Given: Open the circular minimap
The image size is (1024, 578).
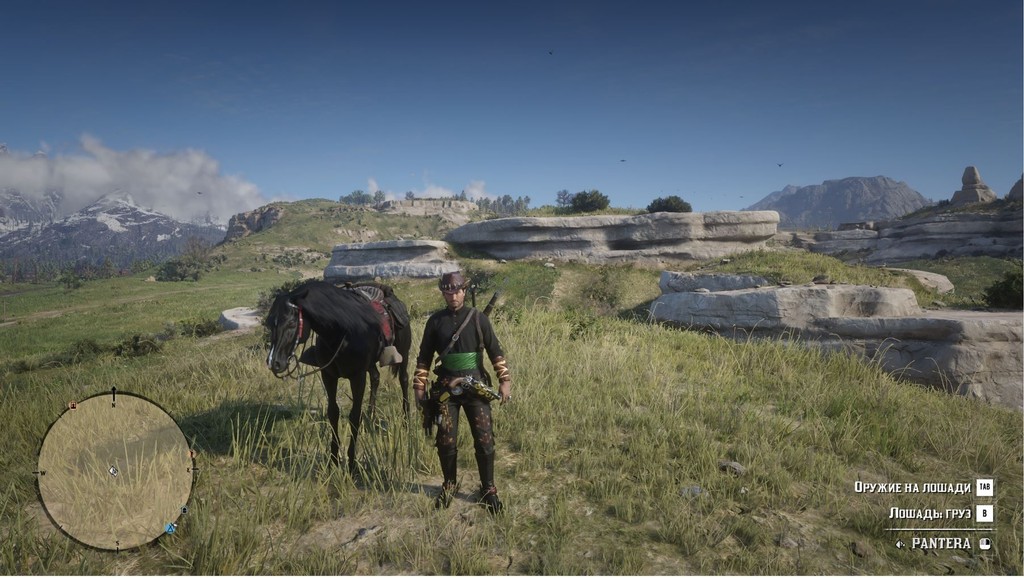Looking at the screenshot, I should click(115, 471).
